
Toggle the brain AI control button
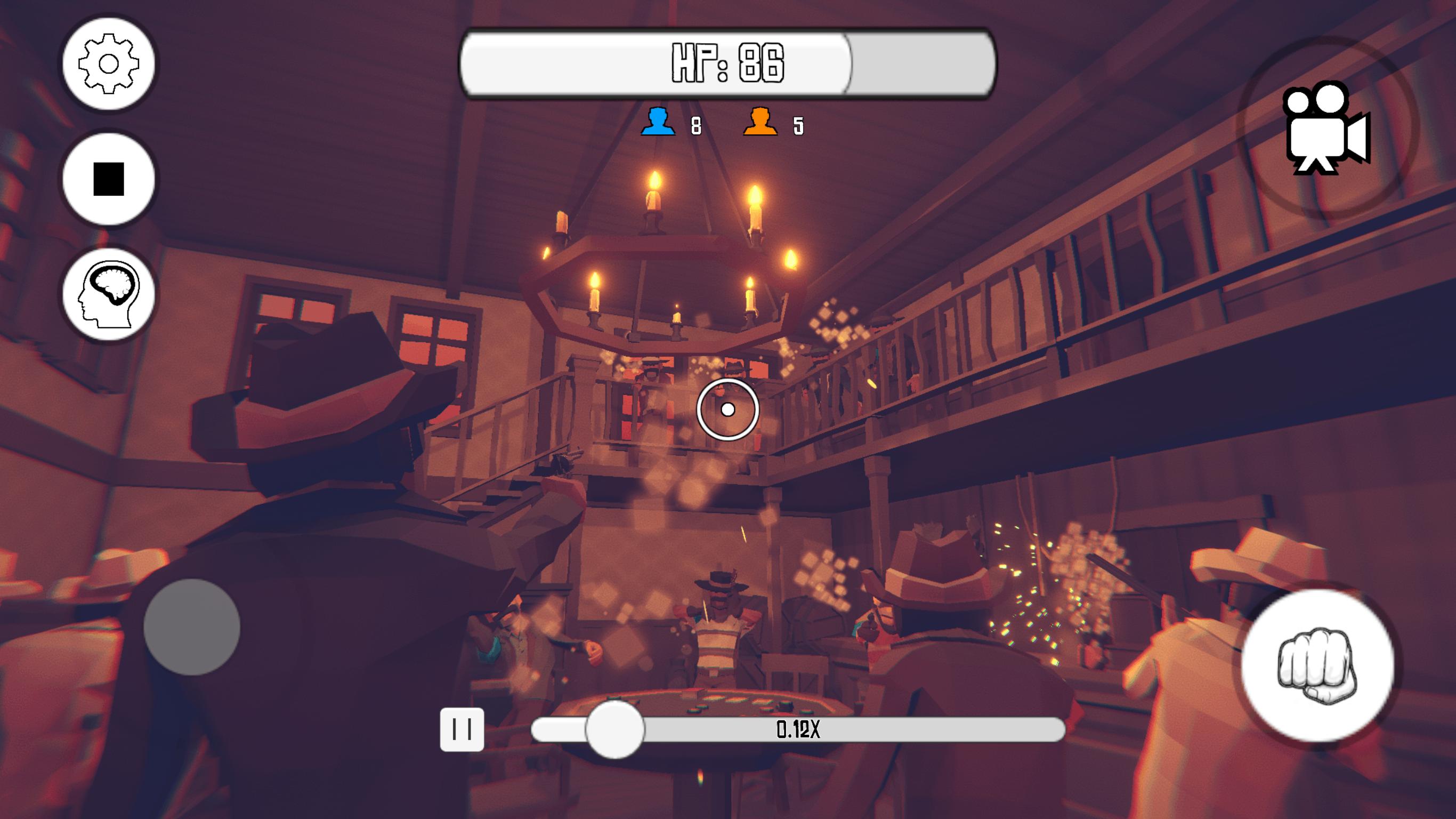point(109,294)
